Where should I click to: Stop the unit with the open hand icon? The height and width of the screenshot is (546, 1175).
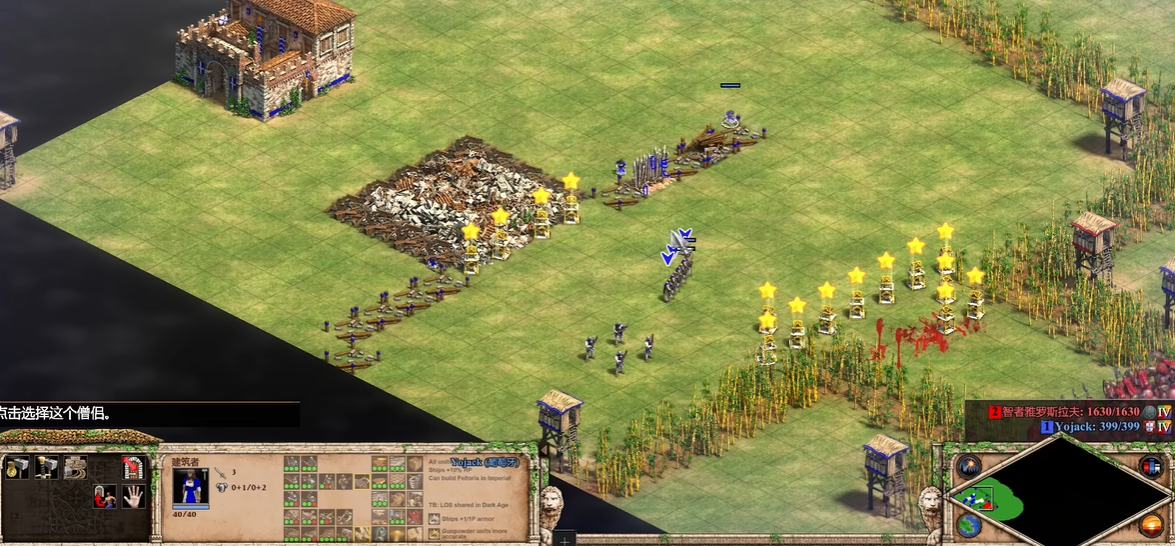coord(133,496)
